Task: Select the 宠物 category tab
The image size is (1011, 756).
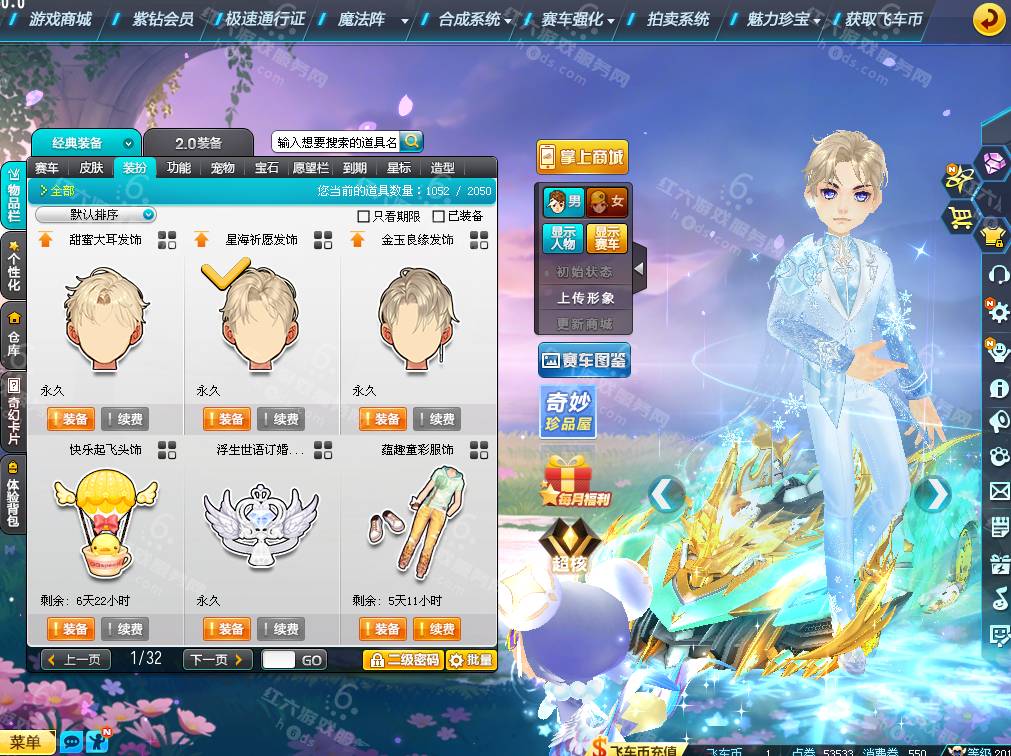Action: 222,168
